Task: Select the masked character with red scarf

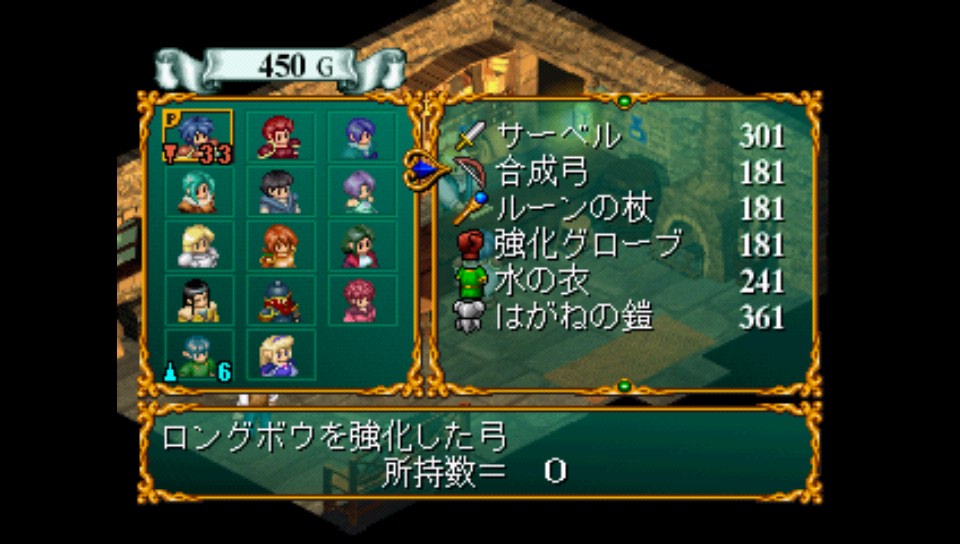Action: click(280, 300)
